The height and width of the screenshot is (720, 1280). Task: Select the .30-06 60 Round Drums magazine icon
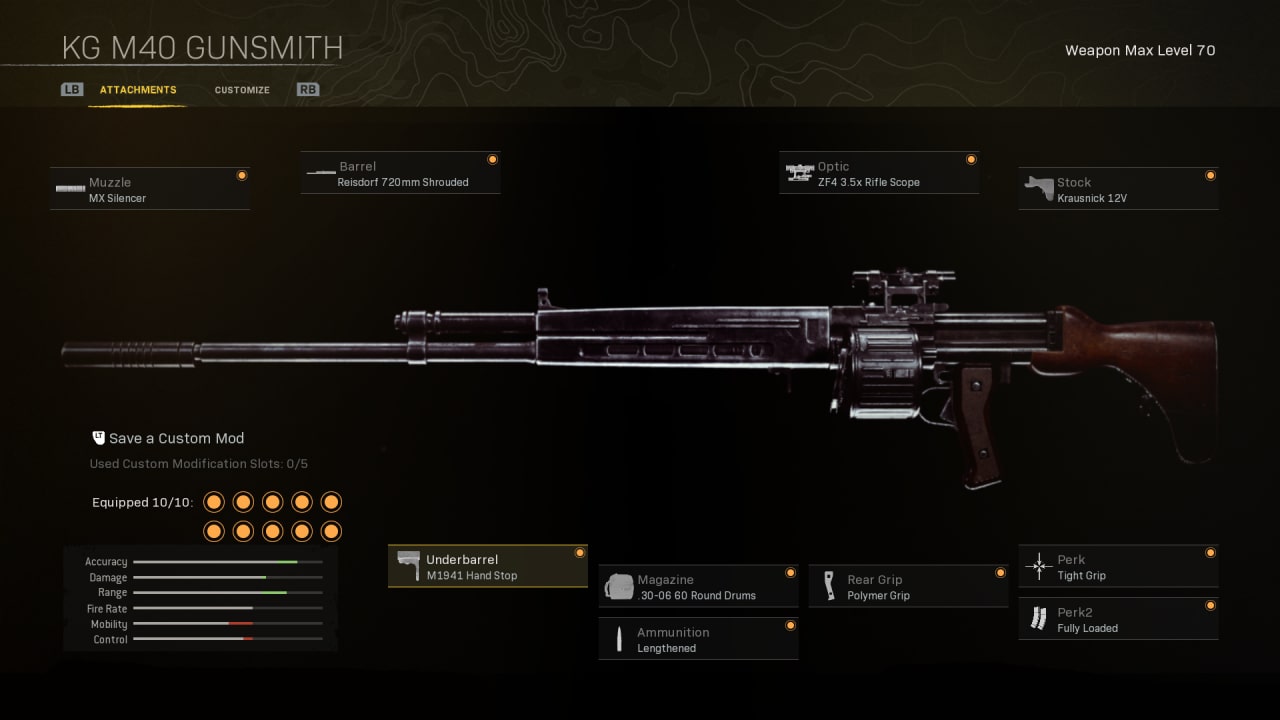[619, 585]
